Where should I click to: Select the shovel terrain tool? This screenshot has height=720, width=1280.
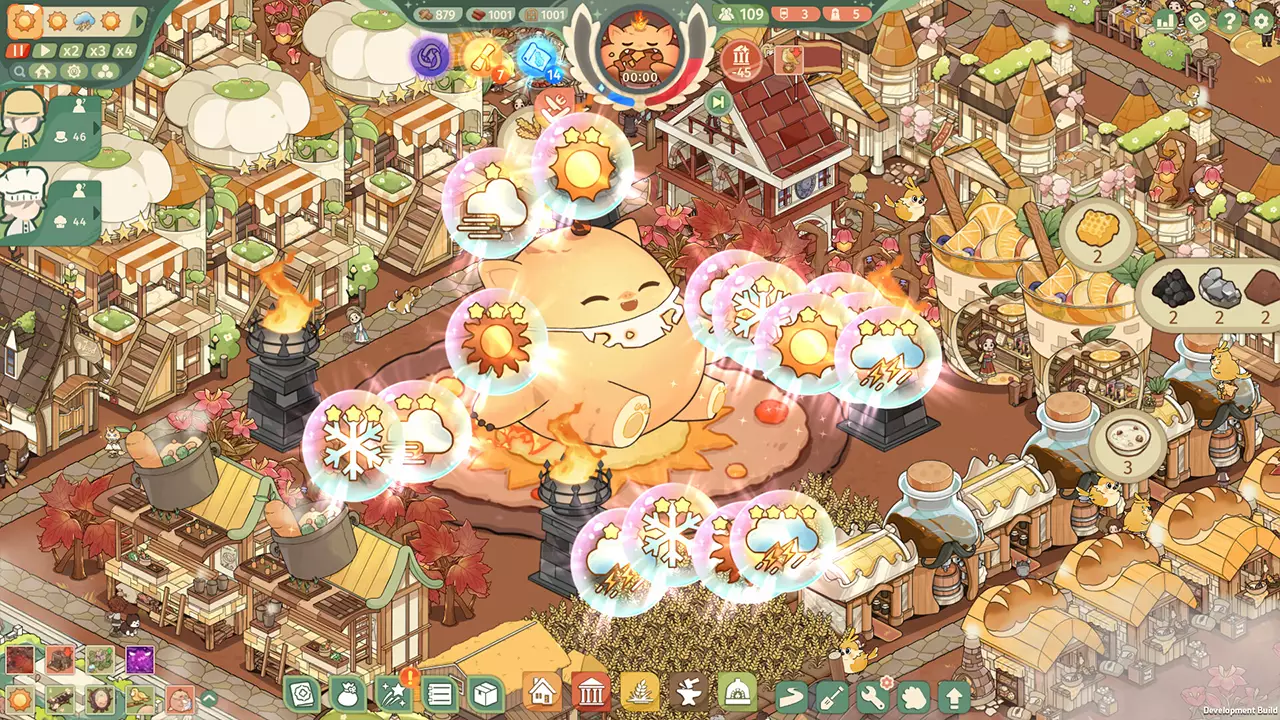coord(830,693)
